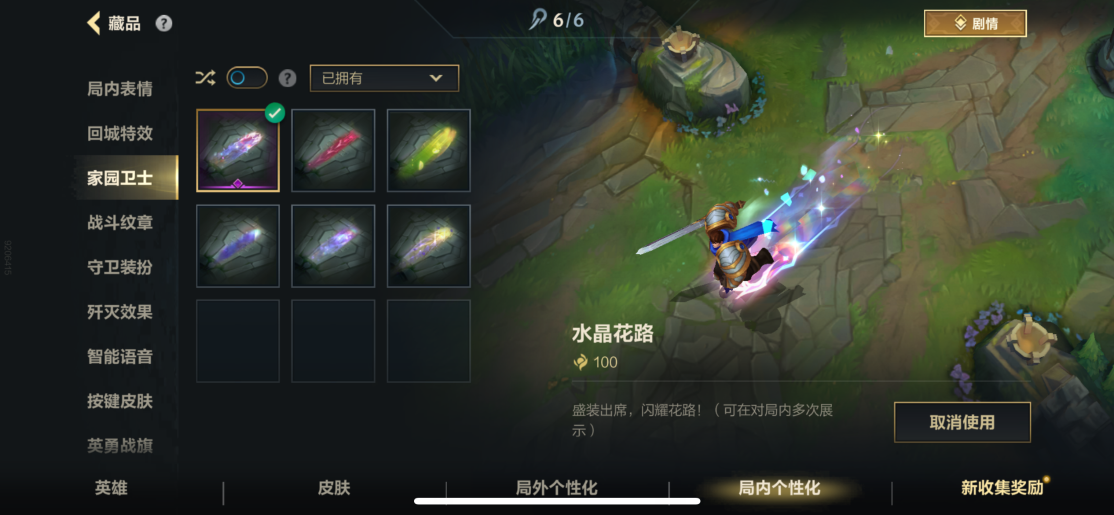
Task: Open the 战斗纹章 category
Action: (120, 222)
